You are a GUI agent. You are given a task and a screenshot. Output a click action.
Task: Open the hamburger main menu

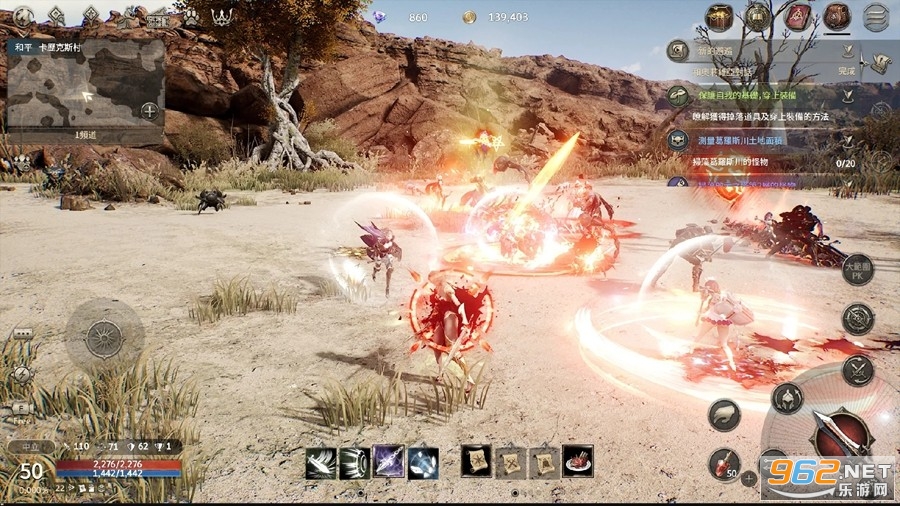(876, 16)
